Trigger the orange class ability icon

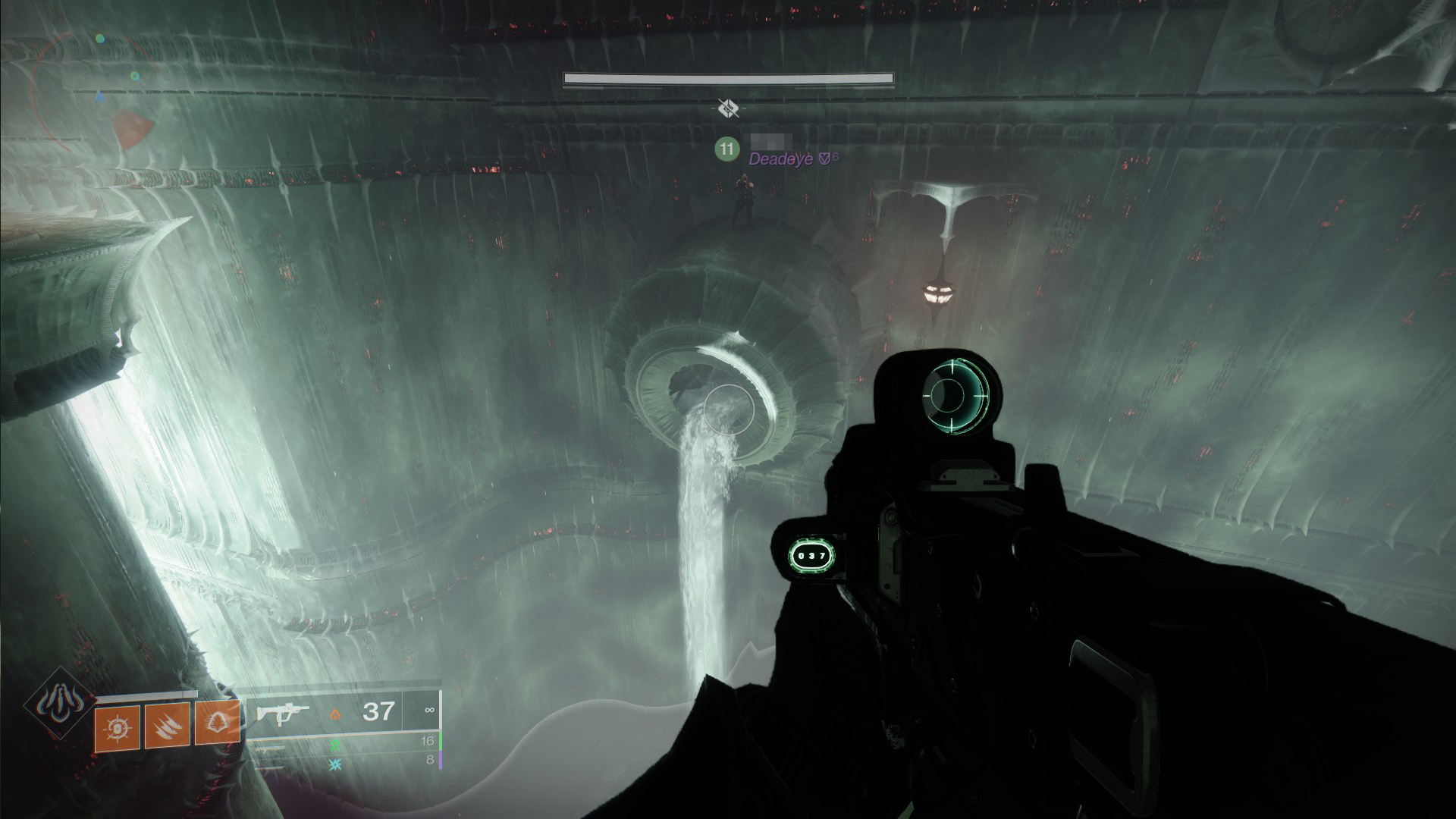(218, 723)
